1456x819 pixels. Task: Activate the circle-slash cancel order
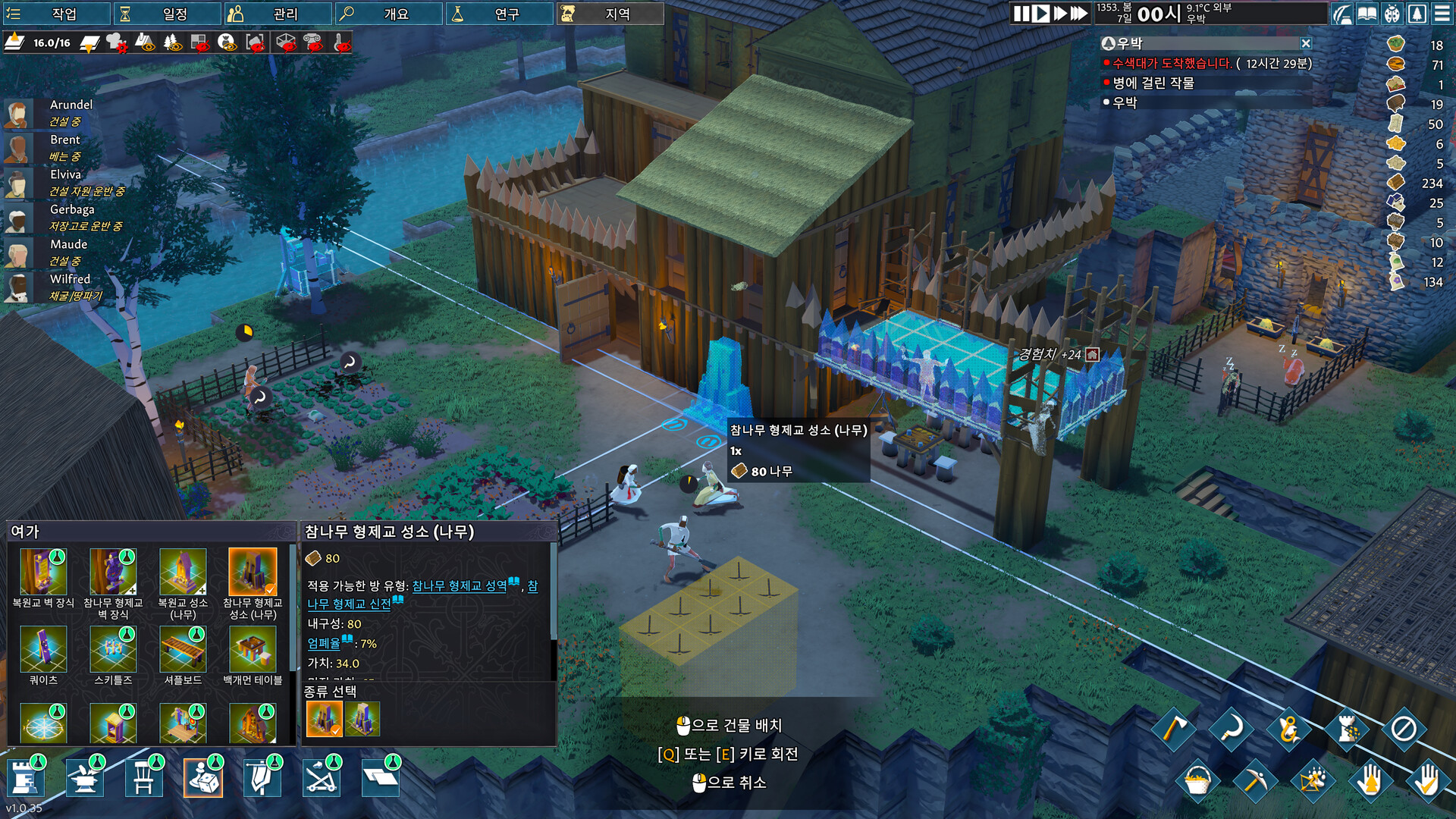click(x=1404, y=730)
